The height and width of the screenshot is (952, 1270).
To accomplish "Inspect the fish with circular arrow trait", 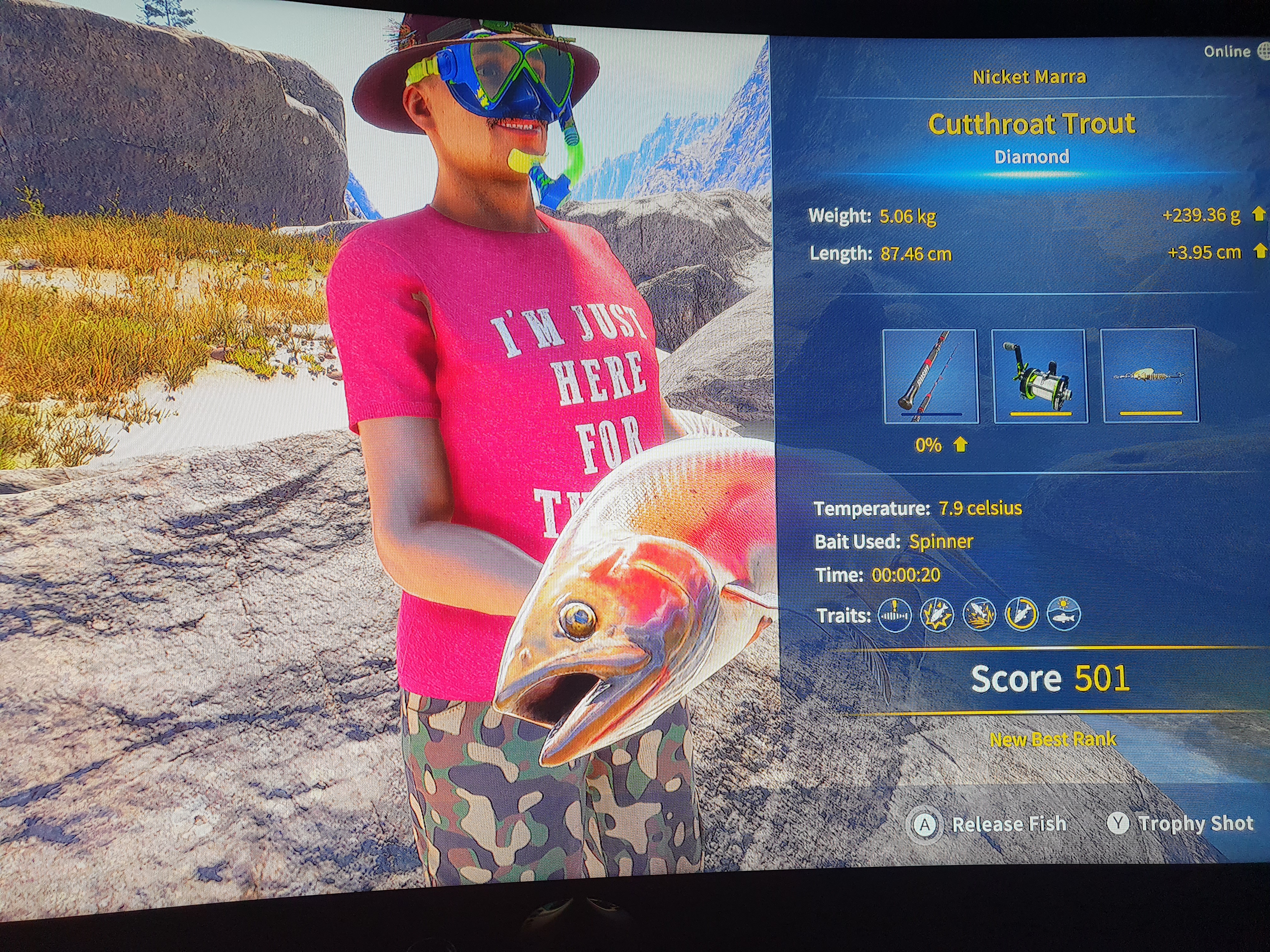I will [1021, 615].
